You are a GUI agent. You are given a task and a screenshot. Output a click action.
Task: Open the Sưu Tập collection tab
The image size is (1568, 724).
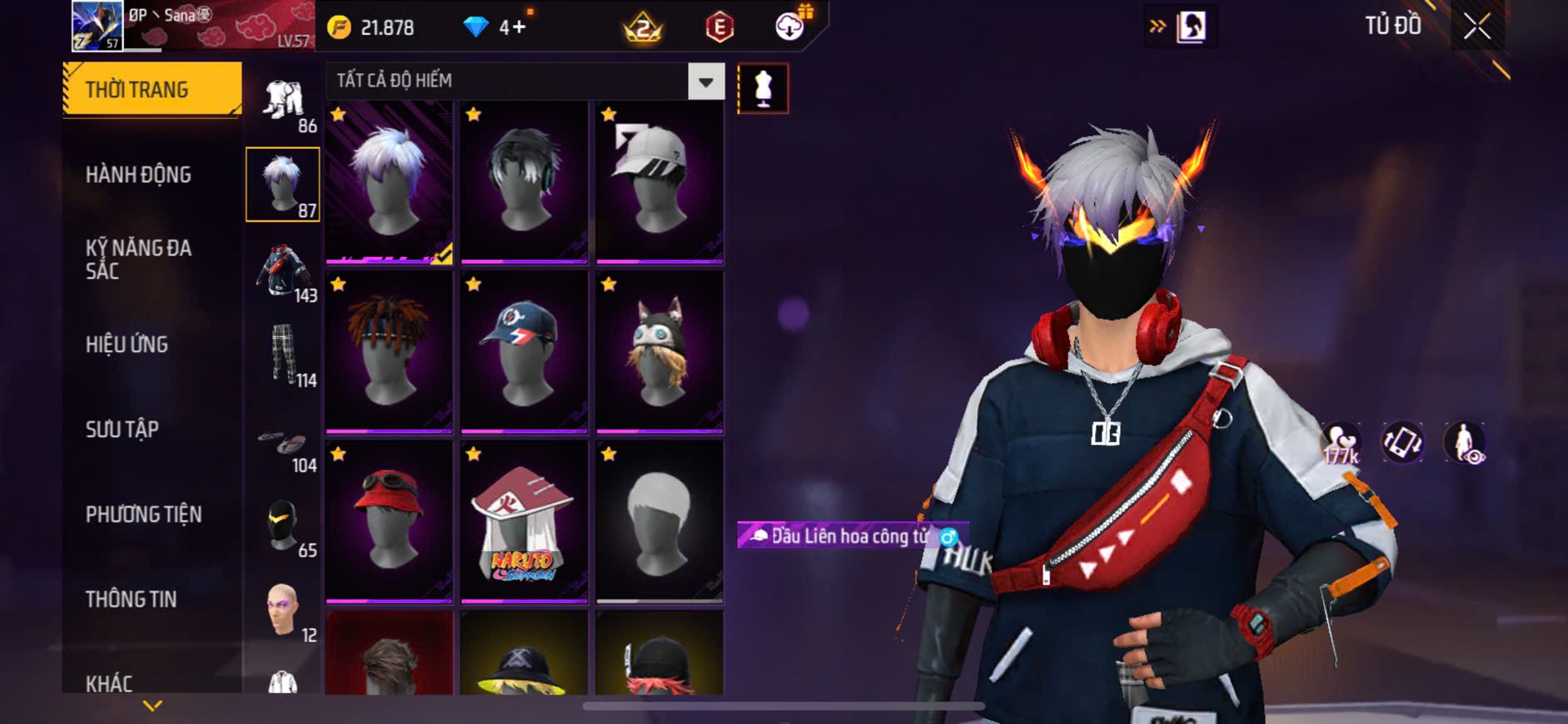coord(122,429)
